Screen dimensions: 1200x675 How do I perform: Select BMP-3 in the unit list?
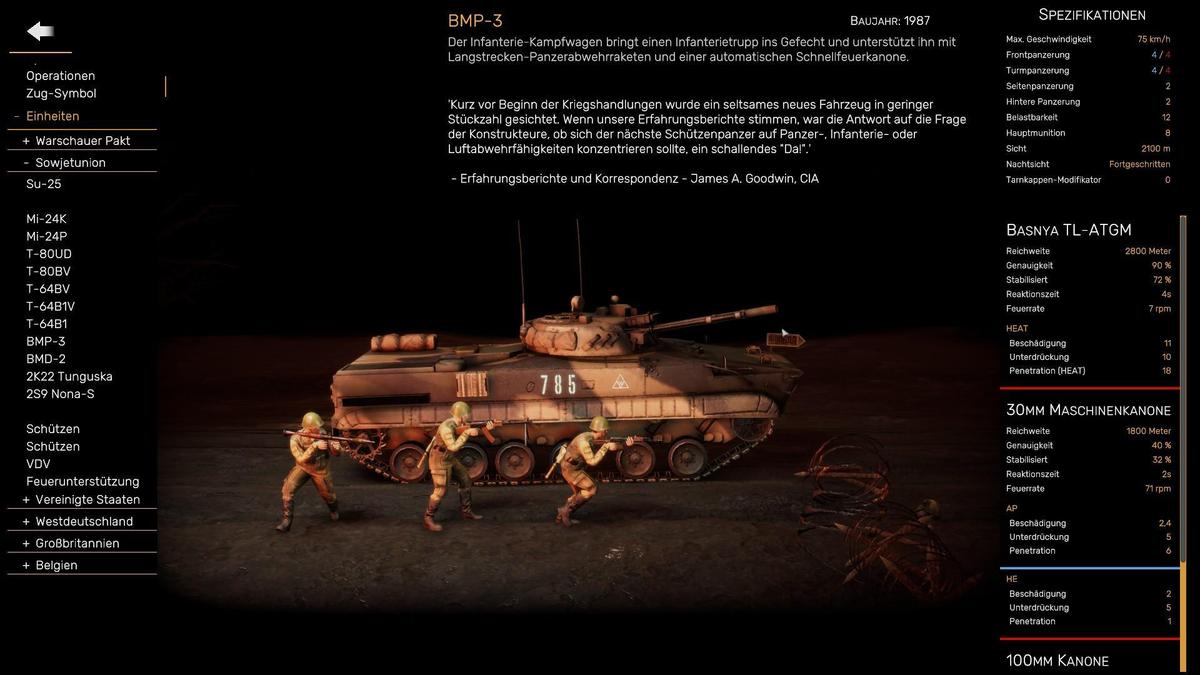(x=46, y=341)
